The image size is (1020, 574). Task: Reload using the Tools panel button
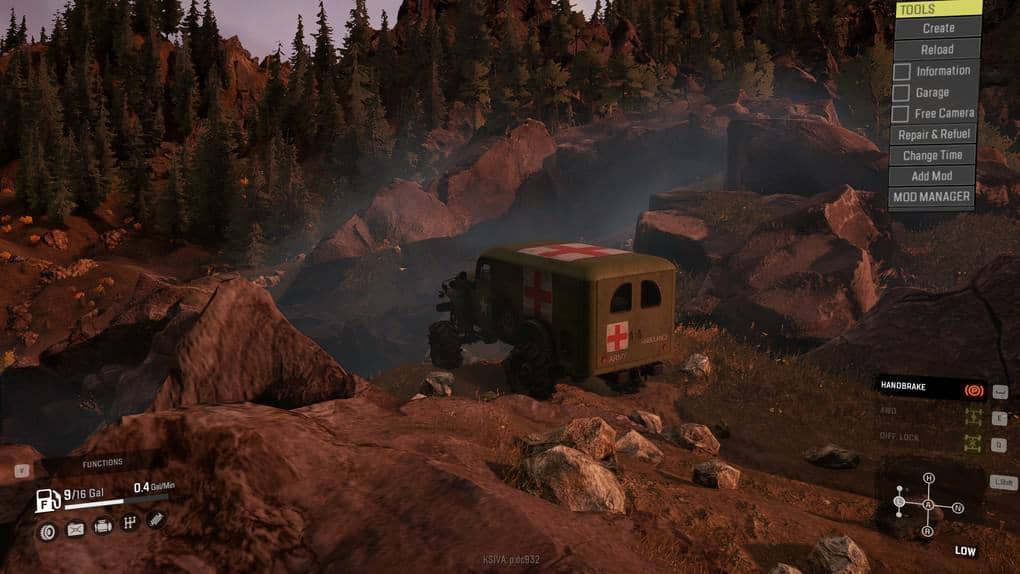pos(937,49)
